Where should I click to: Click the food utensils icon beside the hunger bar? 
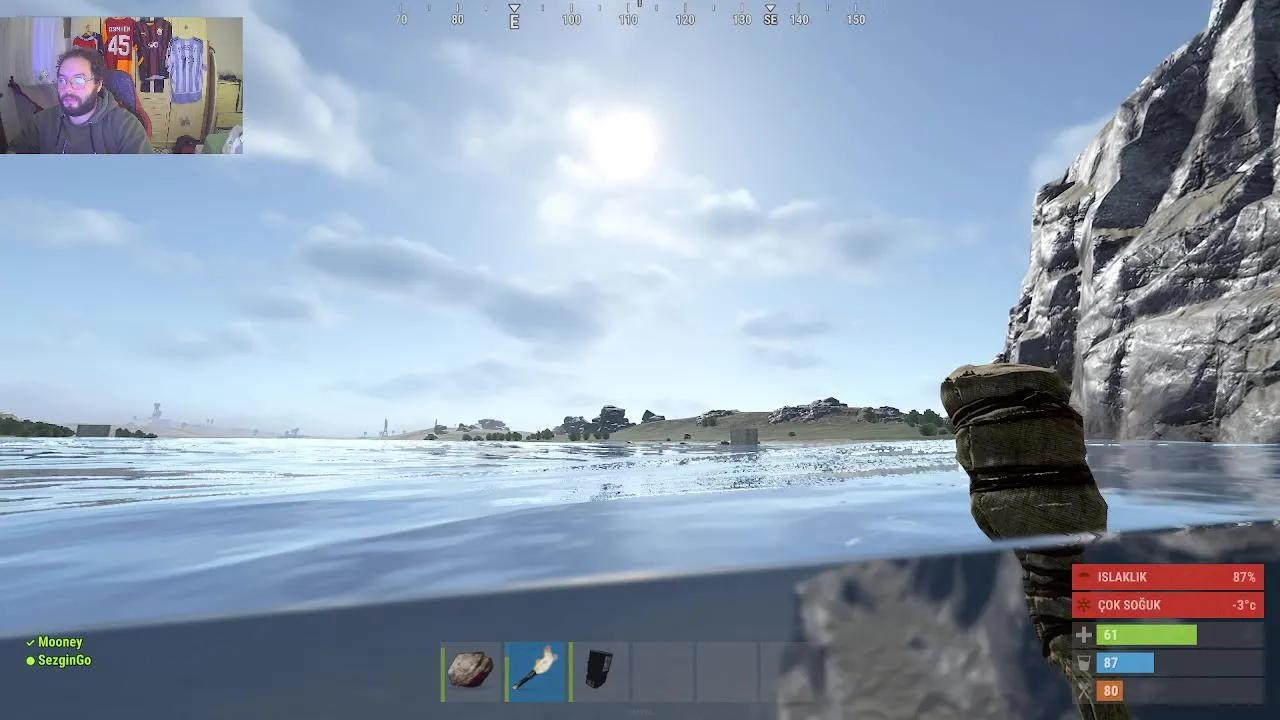click(x=1084, y=690)
